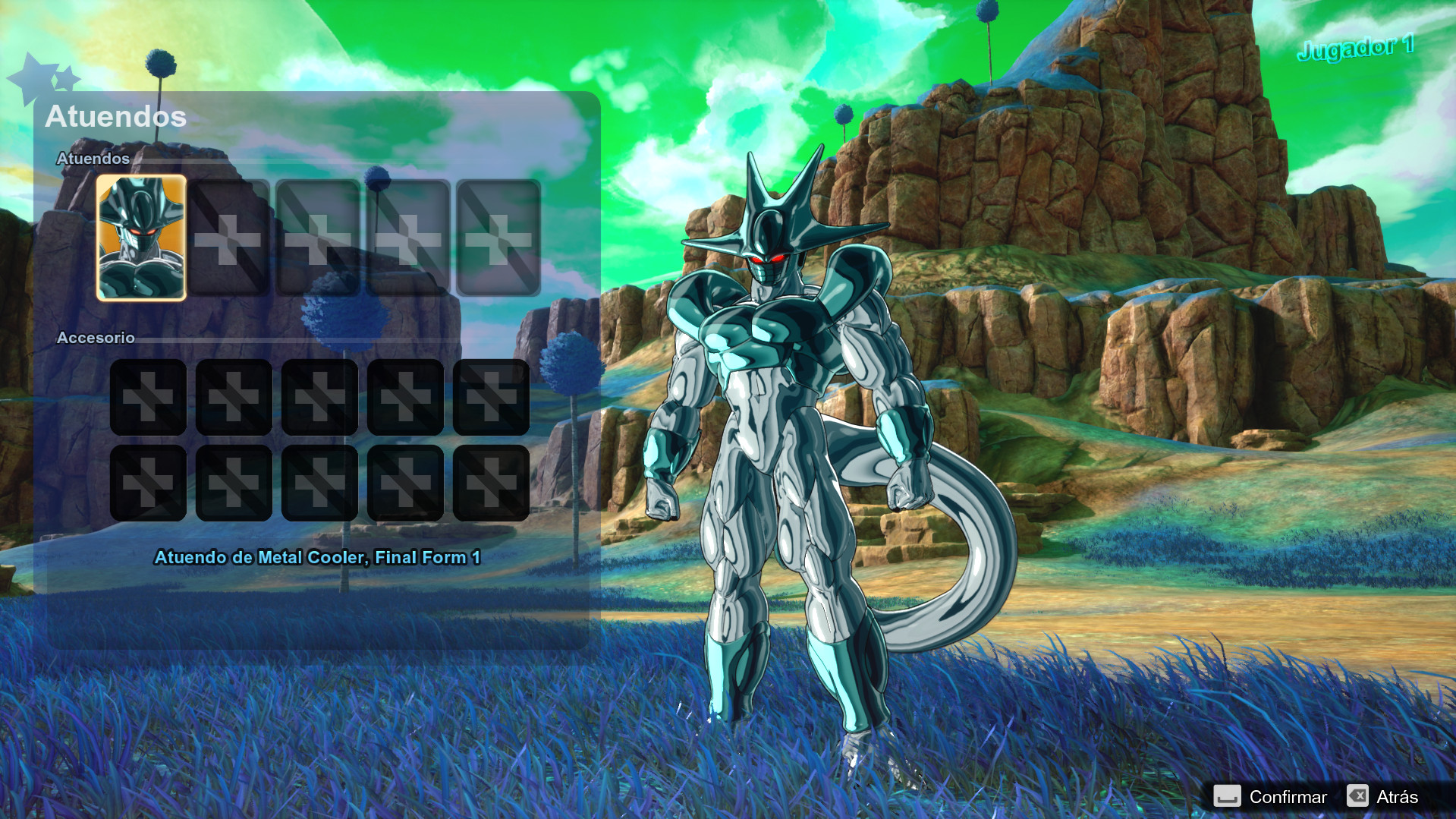Click the second empty Atuendos slot
The image size is (1456, 819).
230,237
